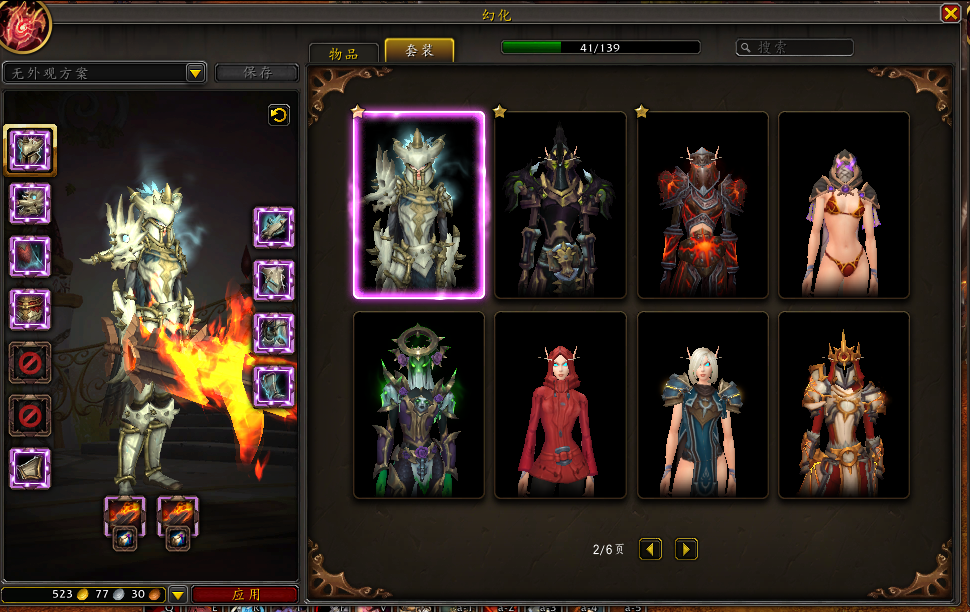970x612 pixels.
Task: Open the 无外观方案 outfit dropdown
Action: click(x=195, y=73)
